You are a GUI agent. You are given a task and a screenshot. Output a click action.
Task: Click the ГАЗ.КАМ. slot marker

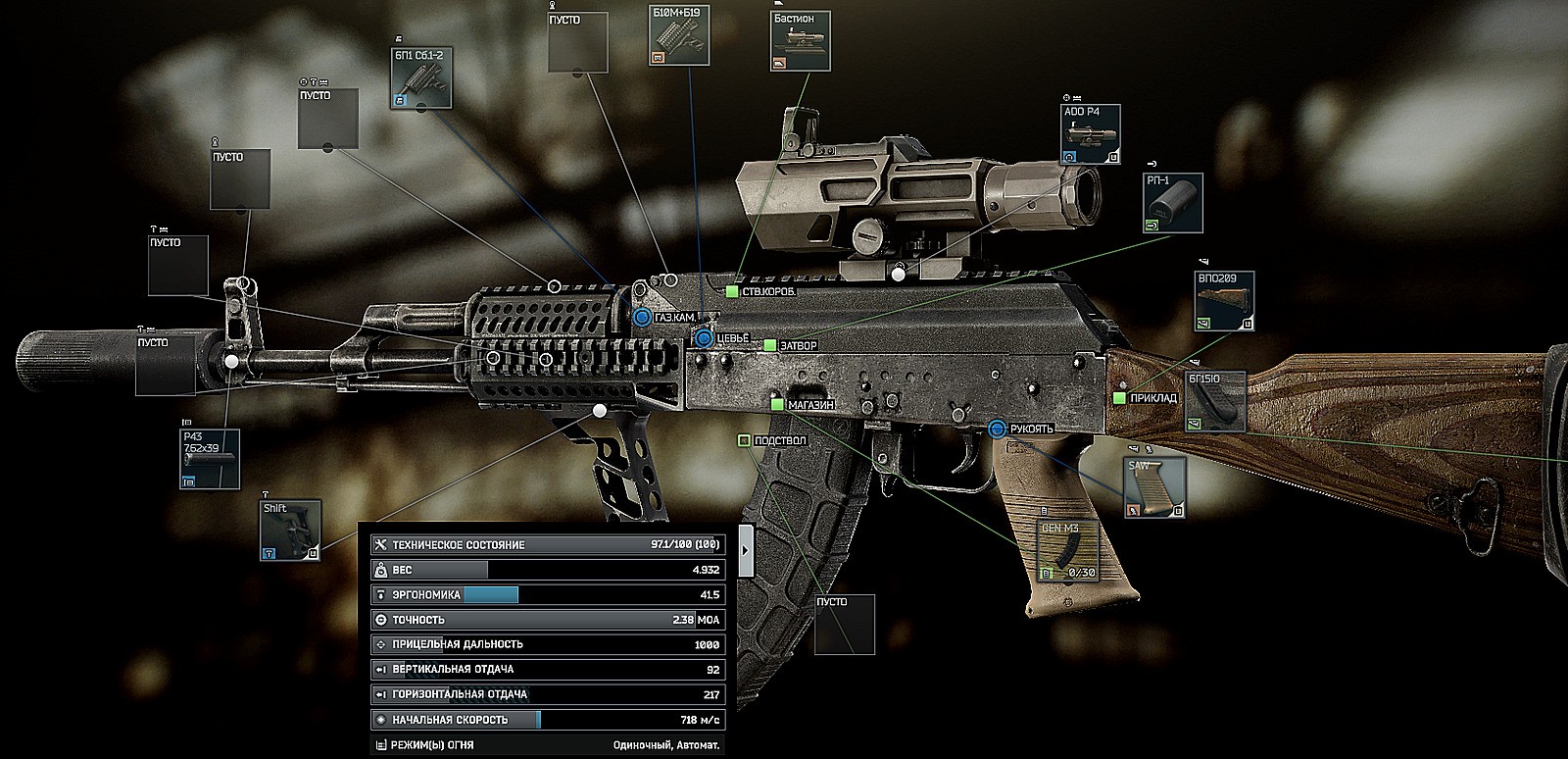click(642, 318)
